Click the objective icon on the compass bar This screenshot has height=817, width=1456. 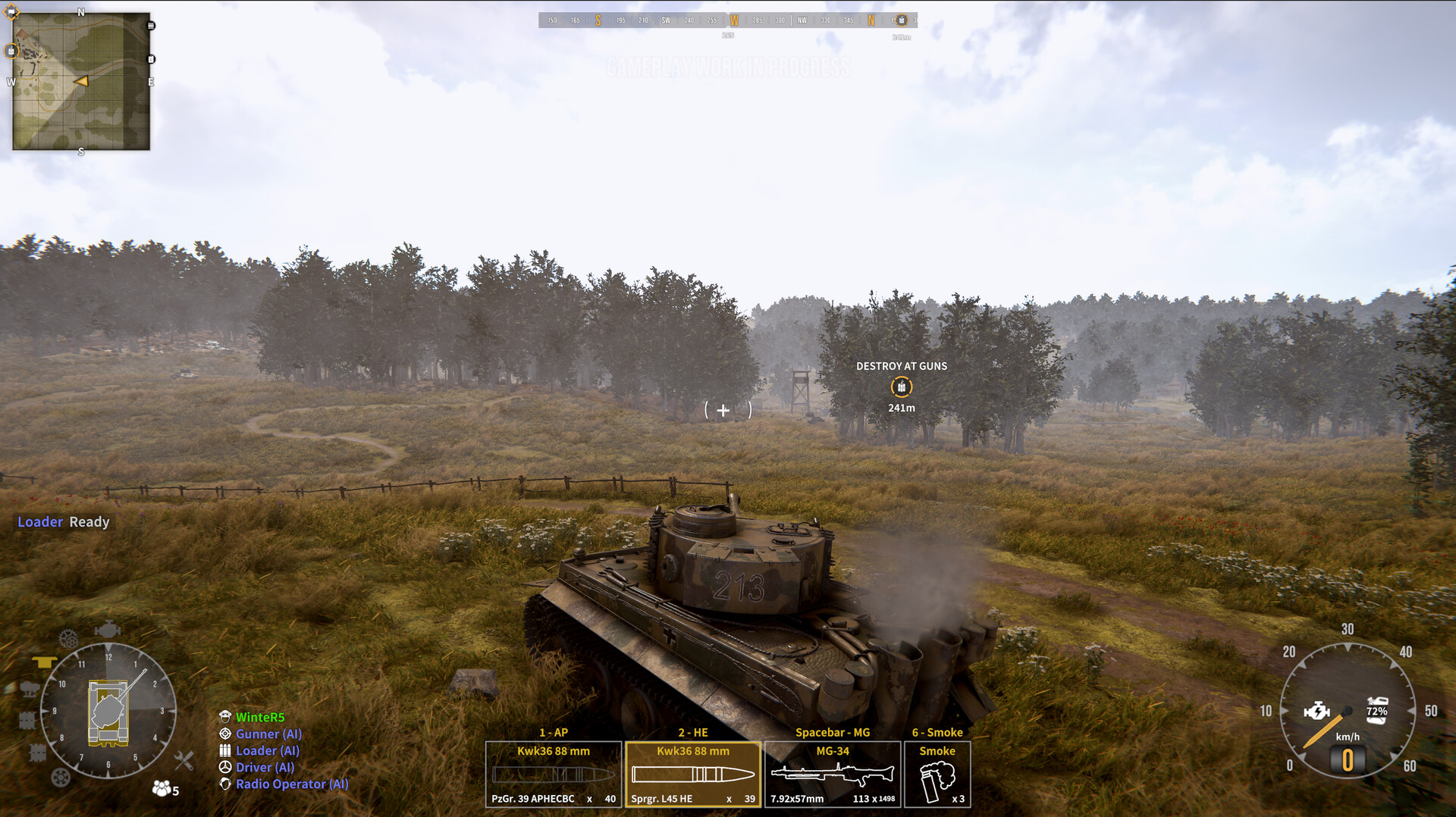pos(901,20)
